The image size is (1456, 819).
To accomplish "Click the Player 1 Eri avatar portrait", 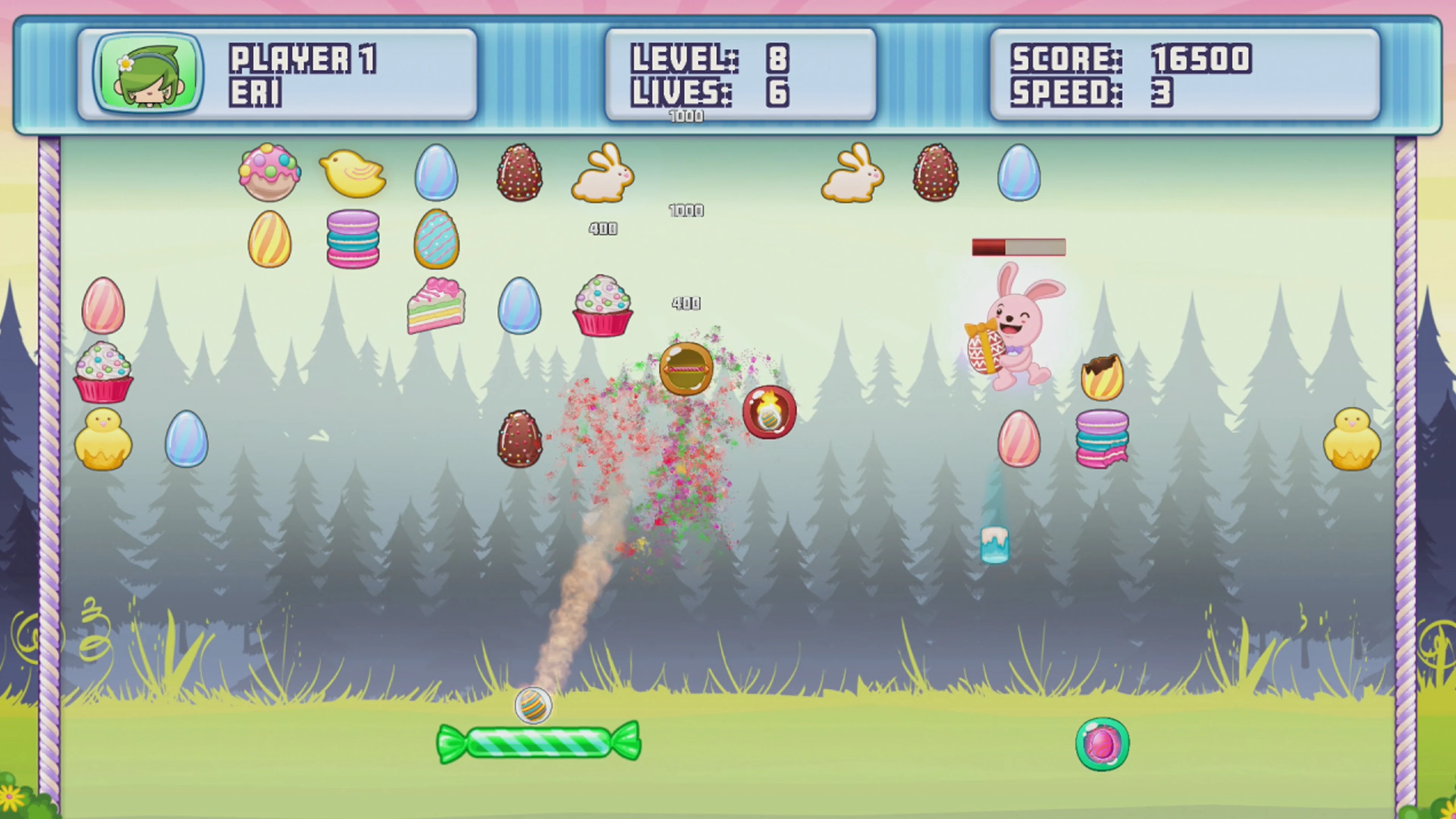I will click(x=148, y=74).
